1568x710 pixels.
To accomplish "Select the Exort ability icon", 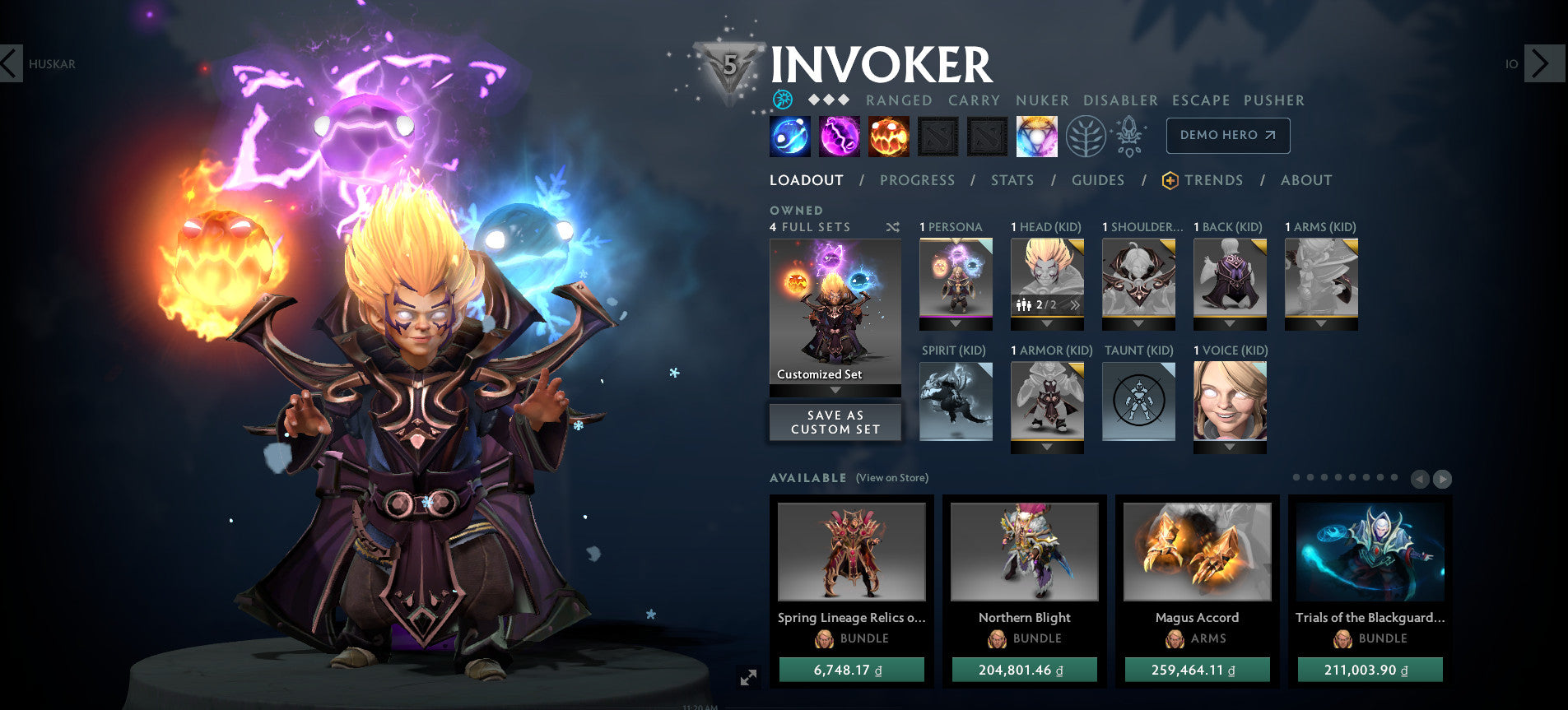I will pos(889,136).
